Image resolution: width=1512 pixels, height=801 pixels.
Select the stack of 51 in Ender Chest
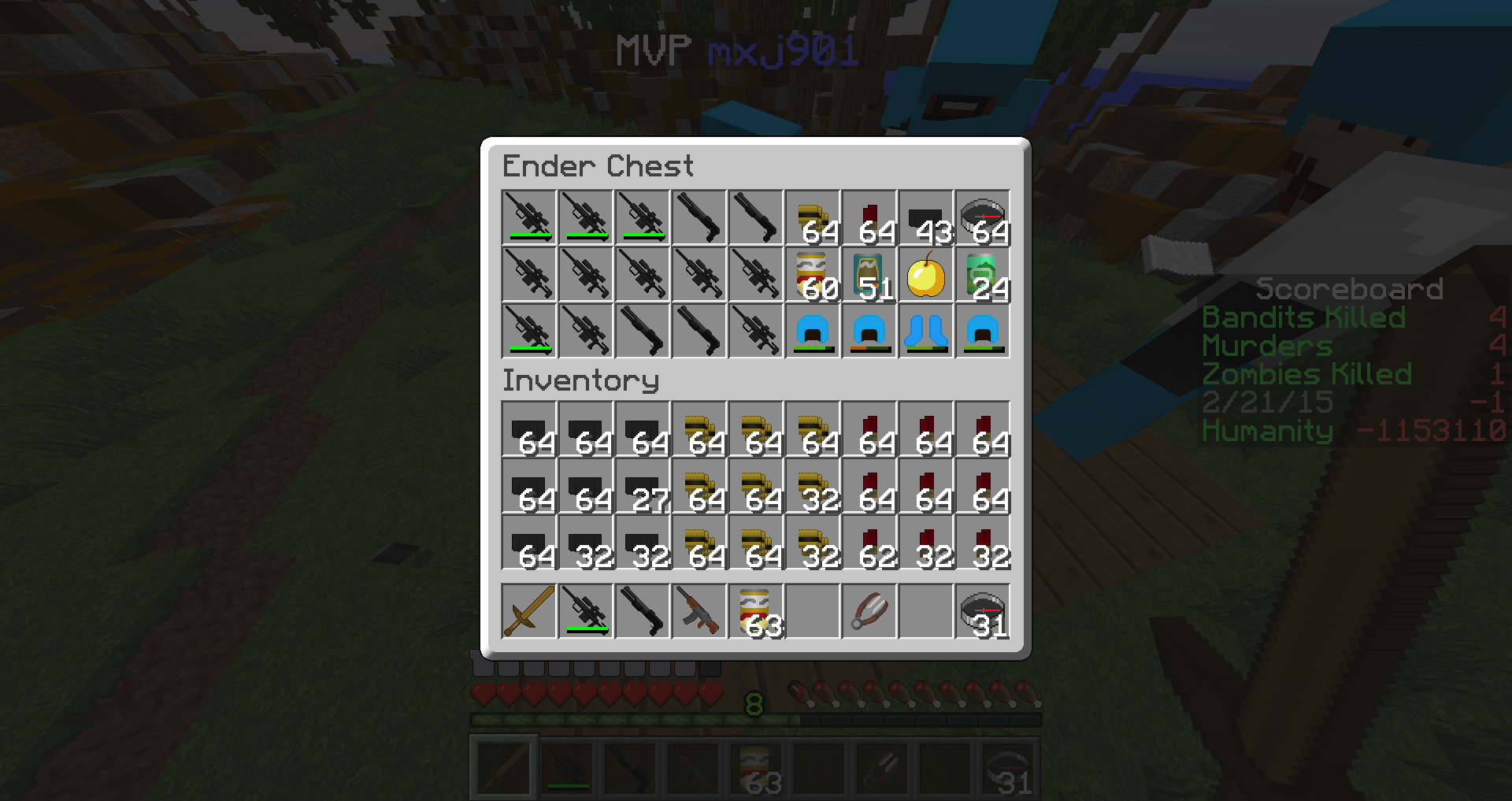click(869, 275)
